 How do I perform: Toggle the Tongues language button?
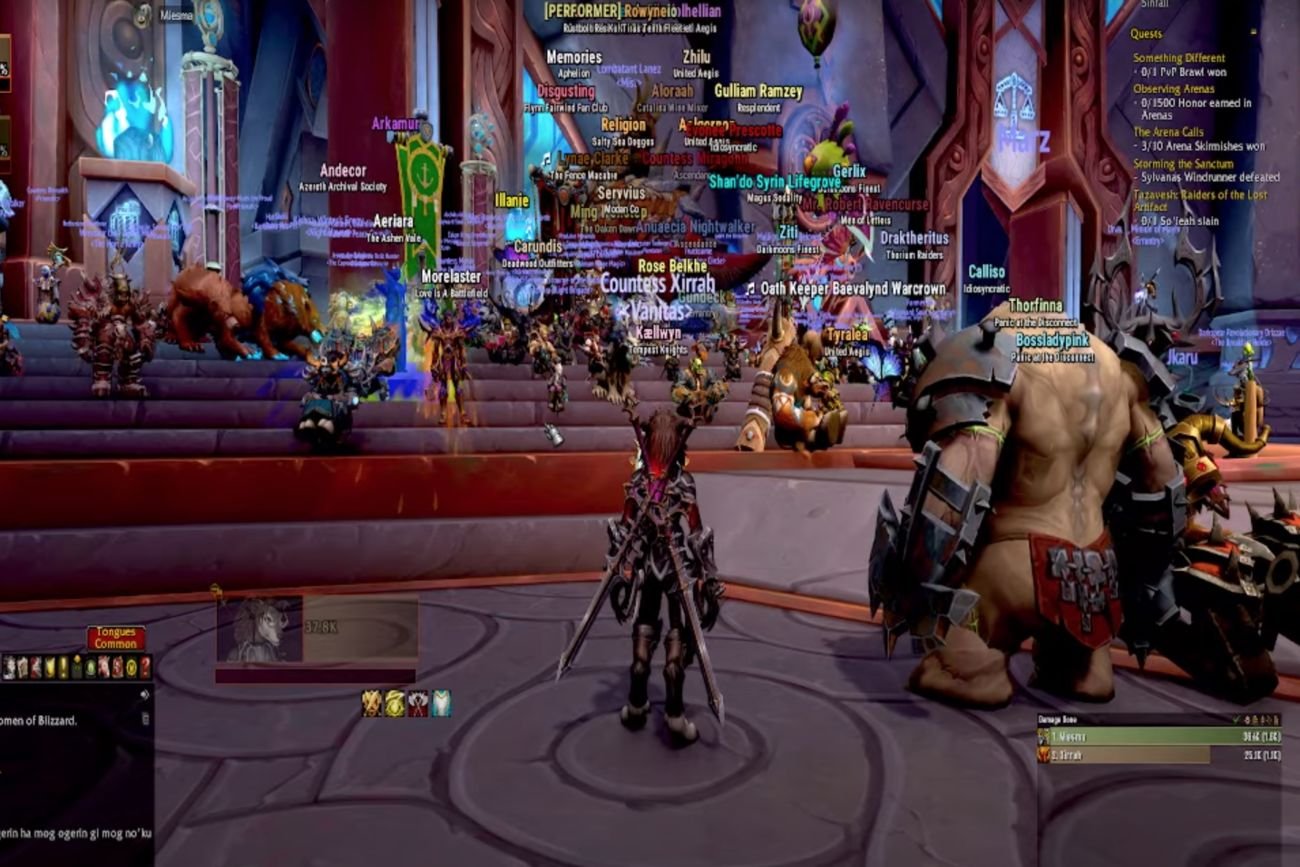pos(115,631)
